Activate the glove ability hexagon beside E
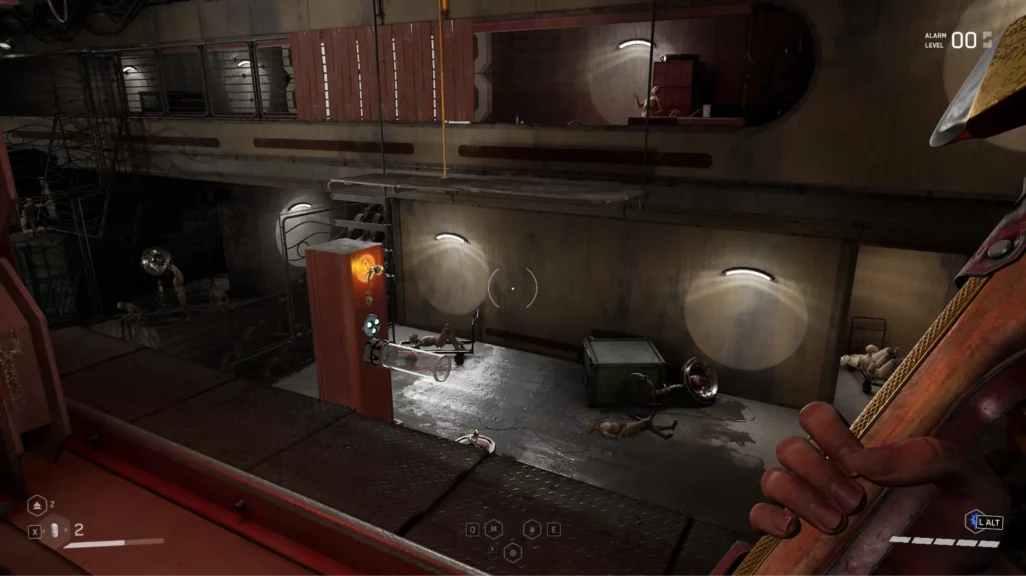1026x576 pixels. [531, 529]
